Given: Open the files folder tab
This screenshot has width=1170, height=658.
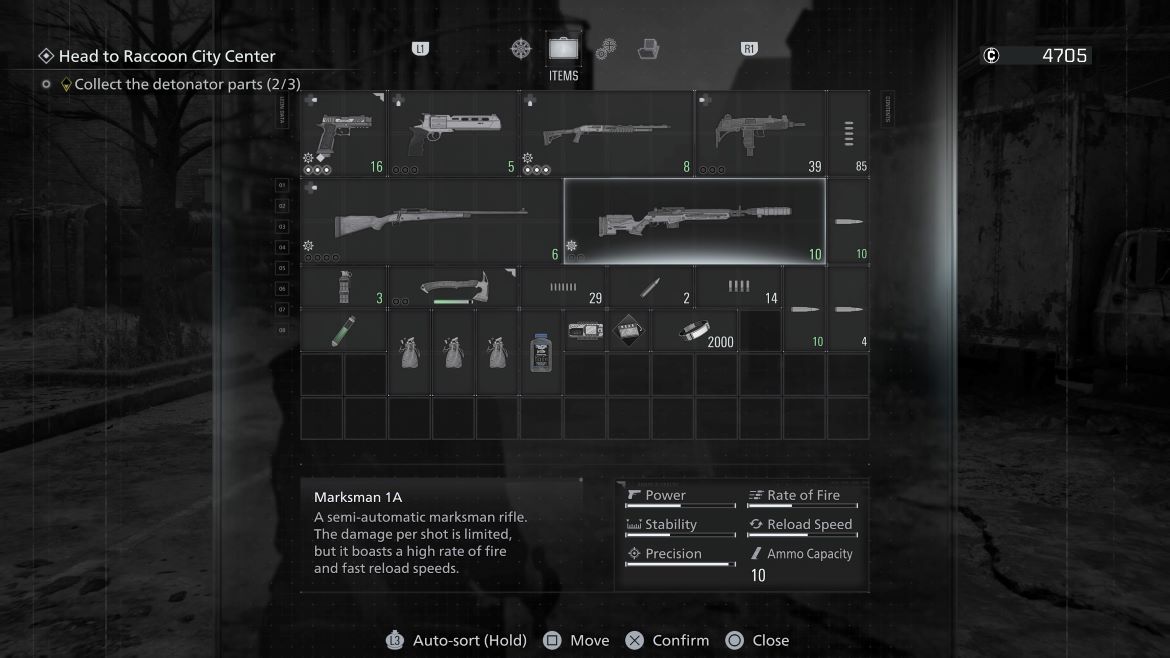Looking at the screenshot, I should click(649, 48).
